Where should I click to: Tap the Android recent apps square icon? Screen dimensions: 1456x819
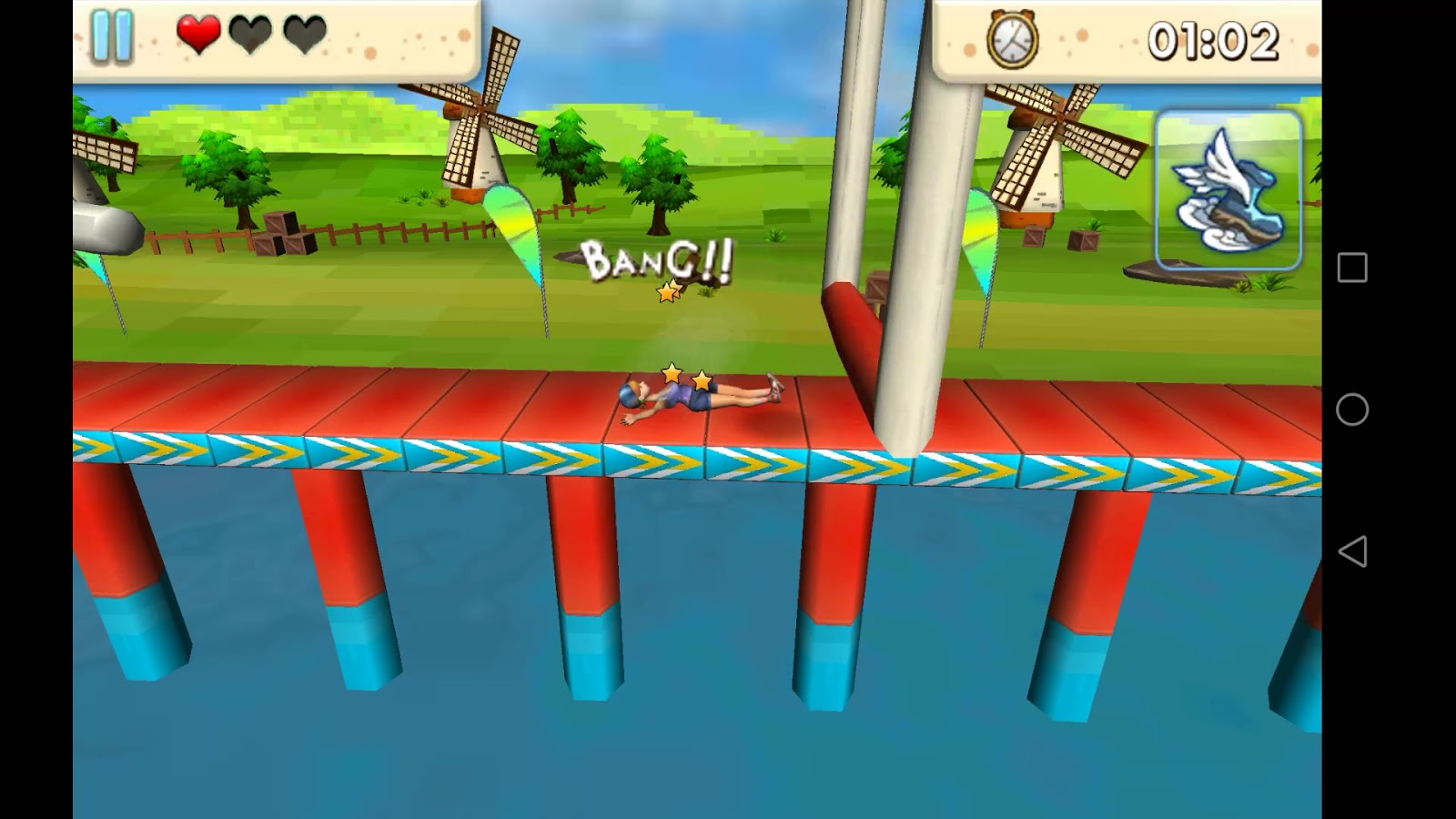1353,267
